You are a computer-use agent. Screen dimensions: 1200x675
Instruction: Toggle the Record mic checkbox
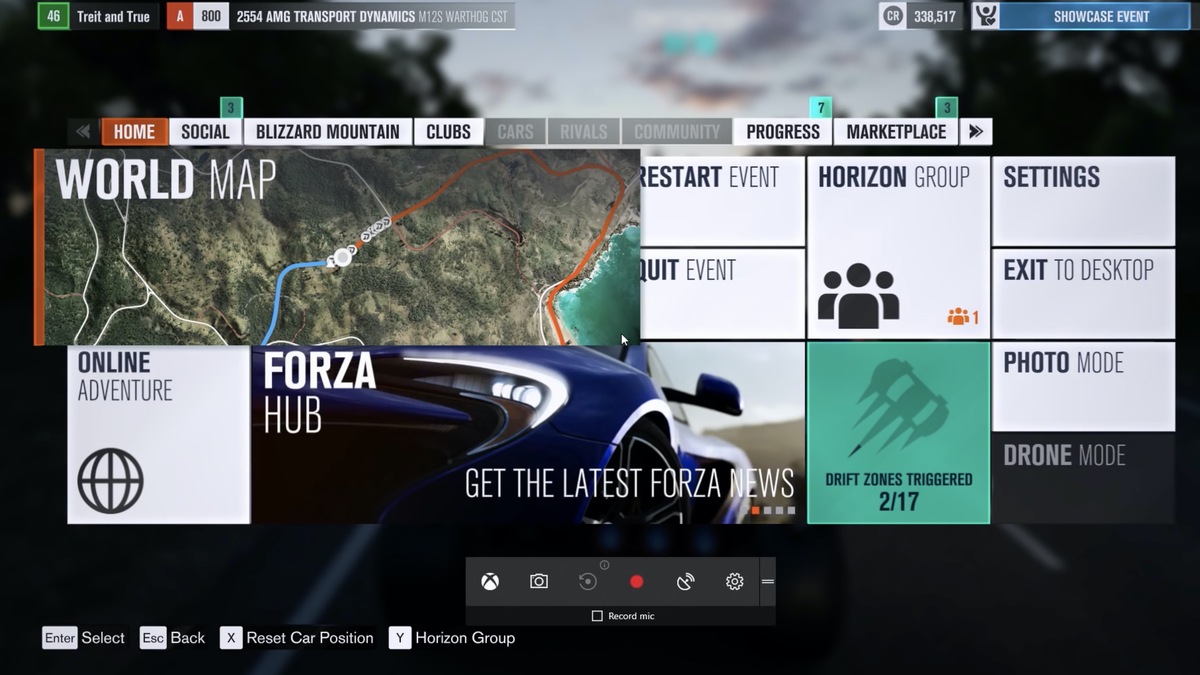(597, 616)
